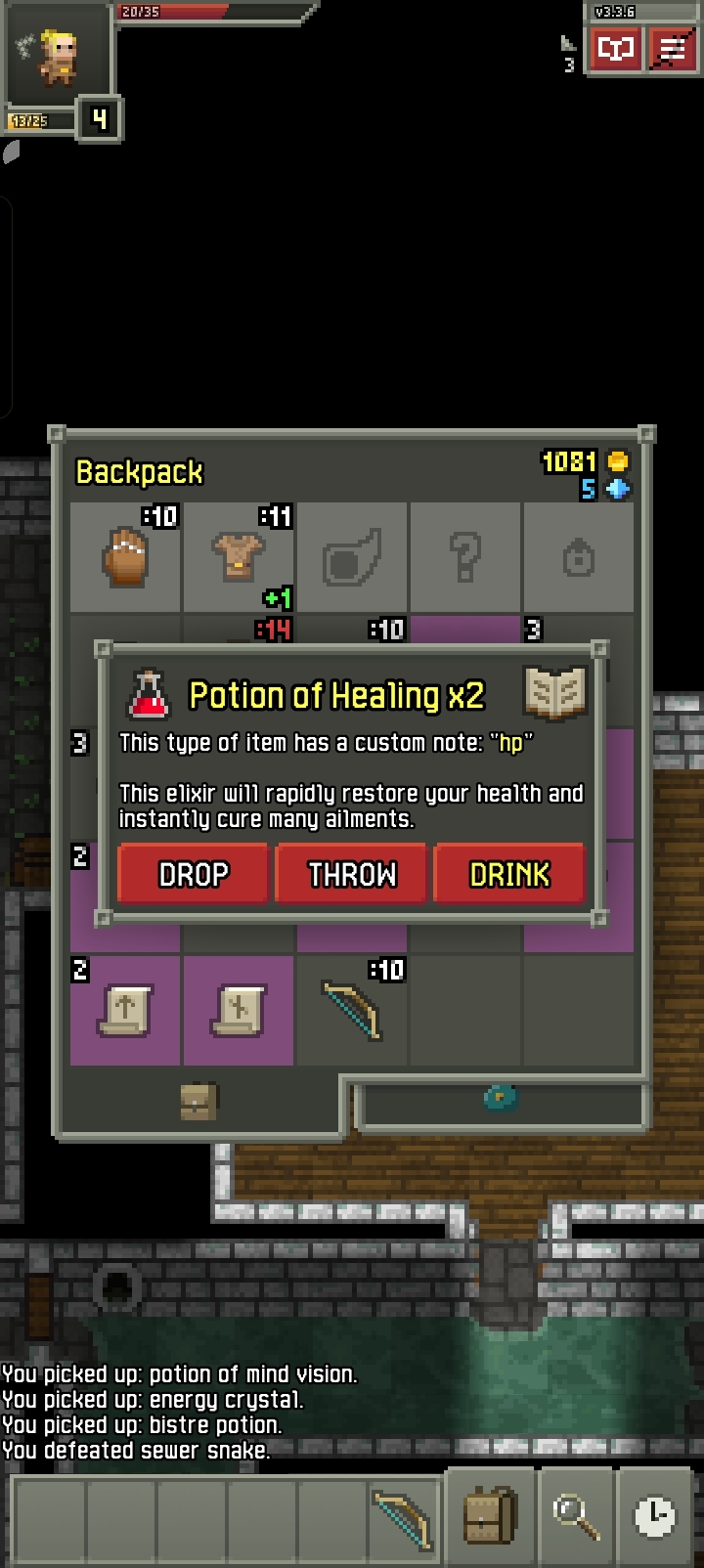Screen dimensions: 704x1568
Task: Switch to the main backpack bag tab
Action: pyautogui.click(x=198, y=1102)
